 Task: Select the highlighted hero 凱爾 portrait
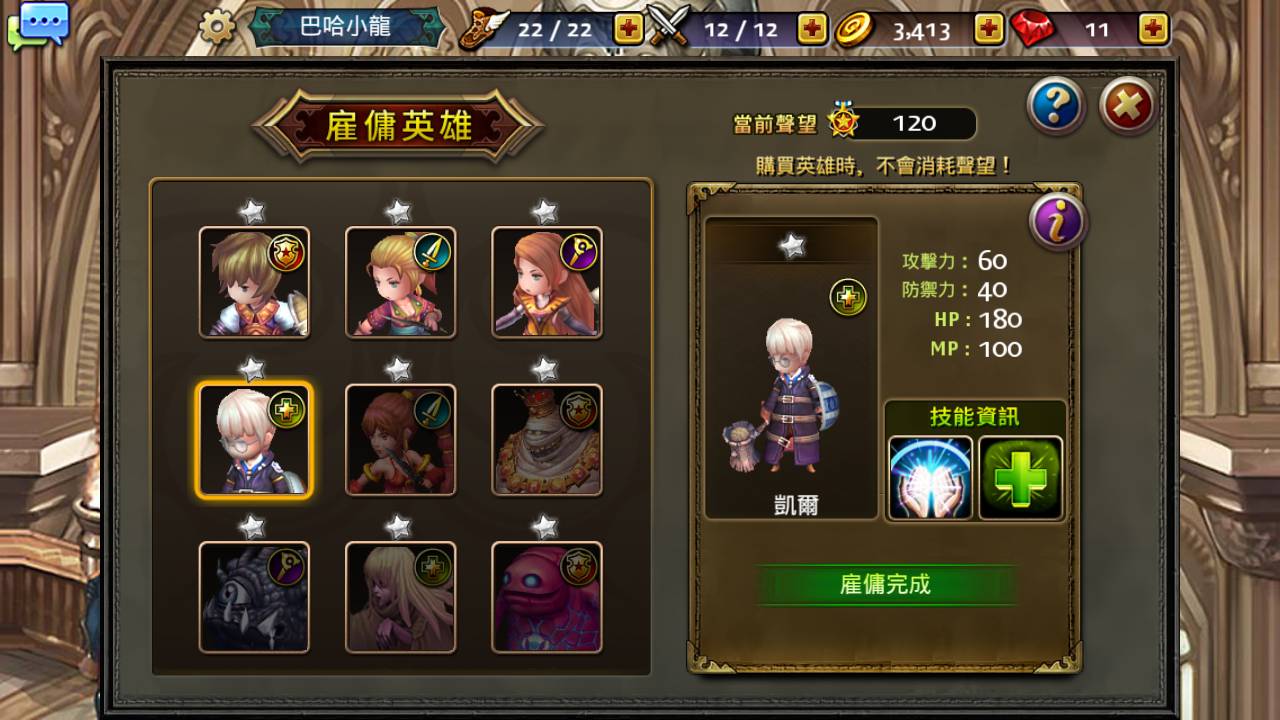[x=254, y=439]
